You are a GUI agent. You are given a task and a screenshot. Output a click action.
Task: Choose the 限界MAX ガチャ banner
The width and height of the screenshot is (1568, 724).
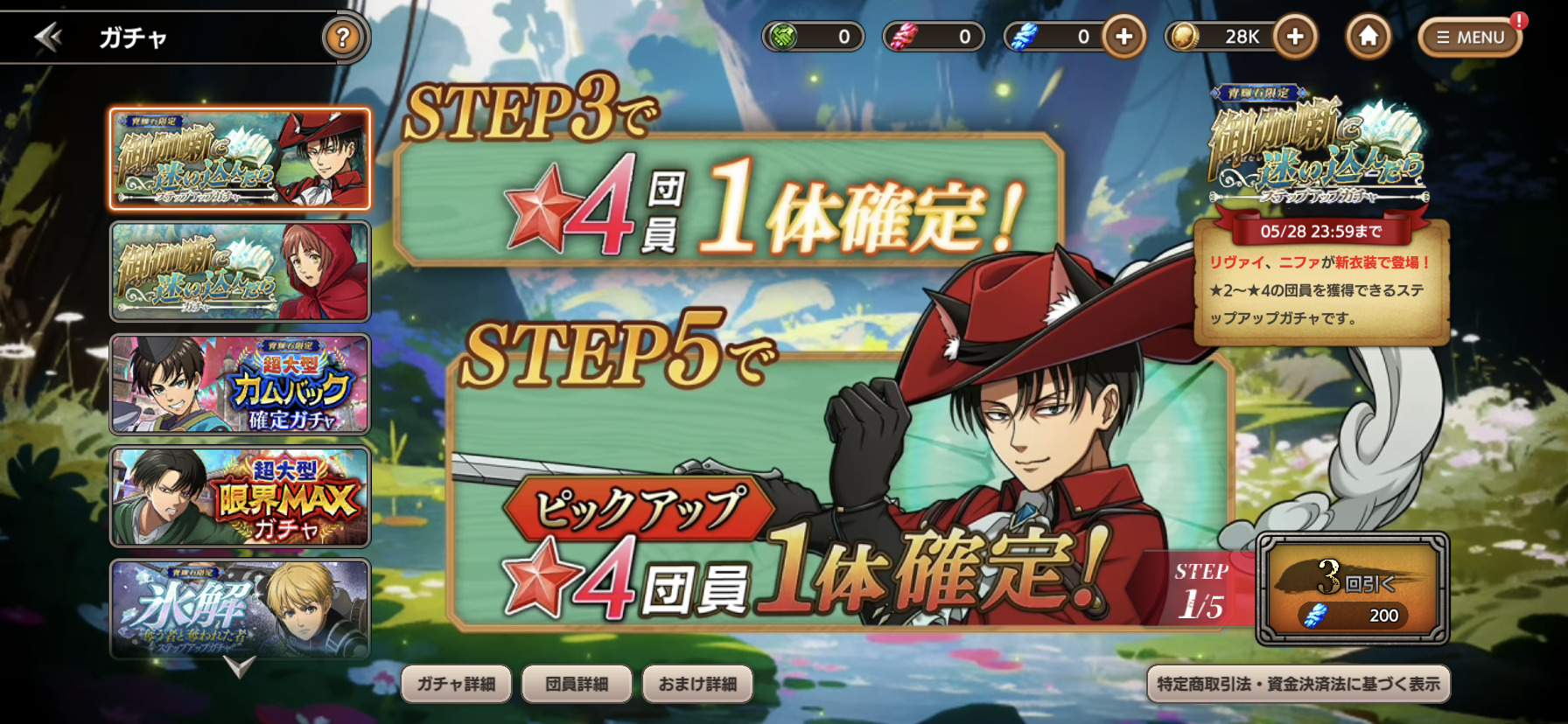[x=240, y=496]
